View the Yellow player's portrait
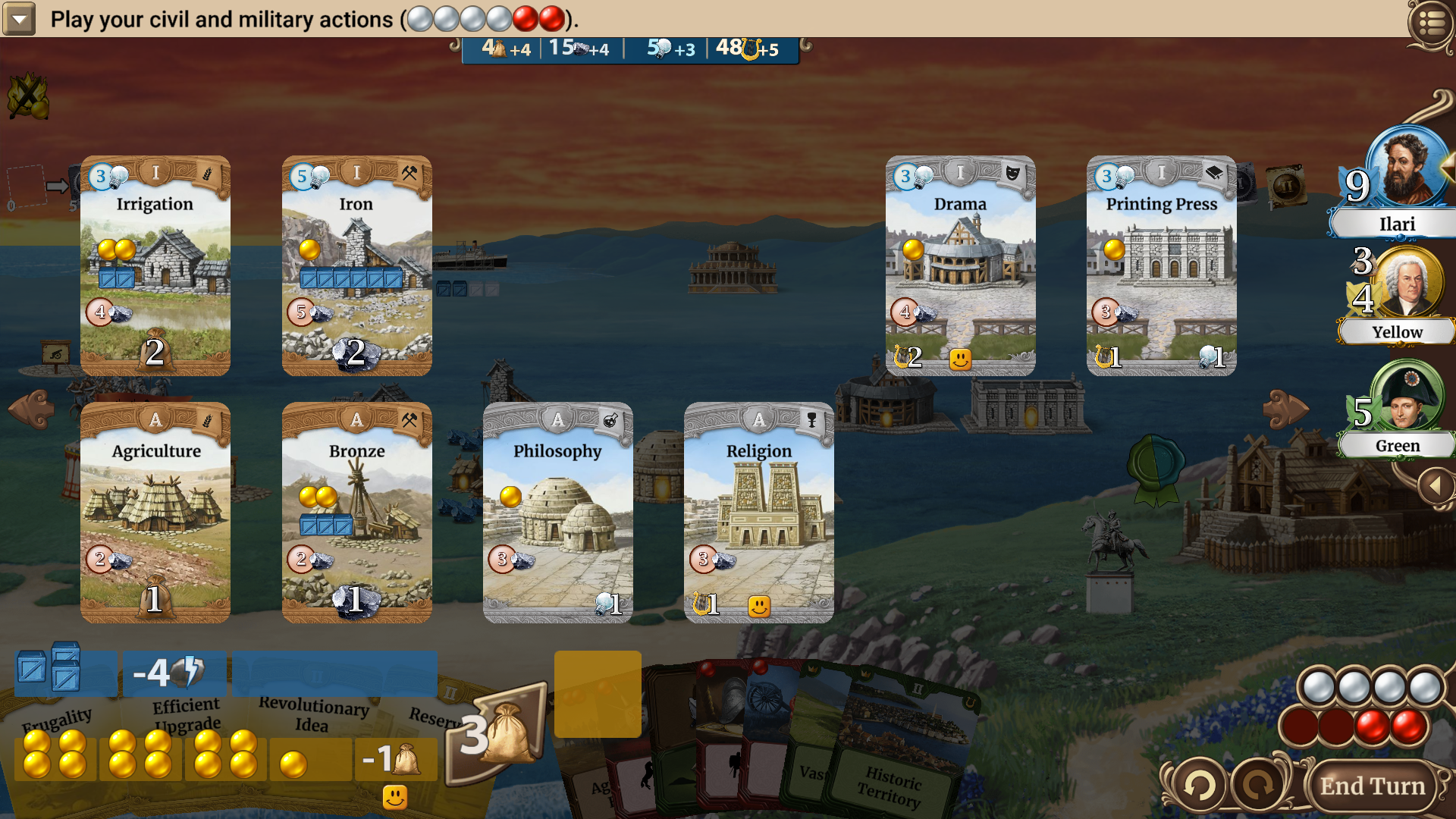This screenshot has width=1456, height=819. [x=1407, y=282]
